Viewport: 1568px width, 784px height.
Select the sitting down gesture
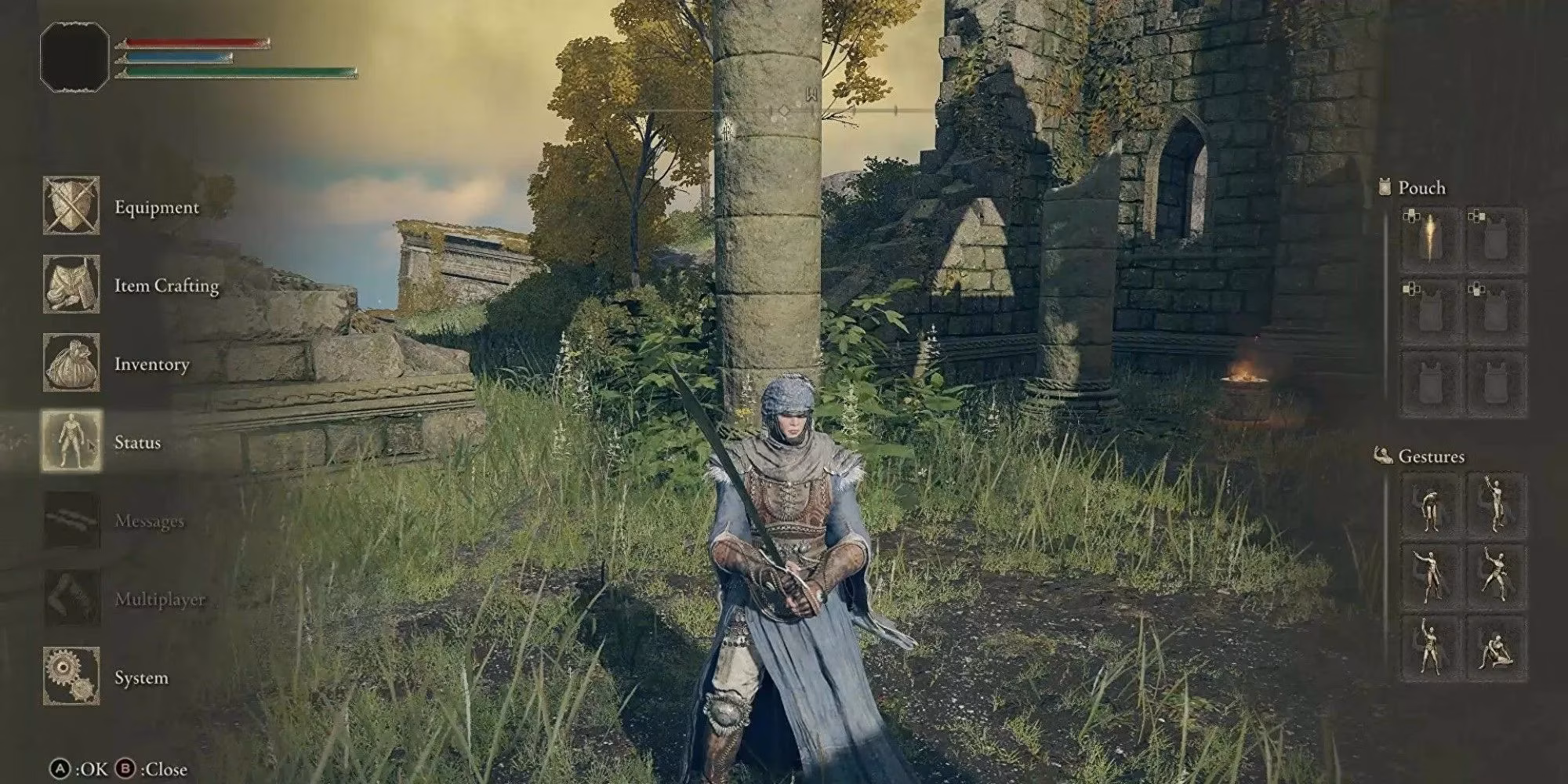(x=1496, y=647)
